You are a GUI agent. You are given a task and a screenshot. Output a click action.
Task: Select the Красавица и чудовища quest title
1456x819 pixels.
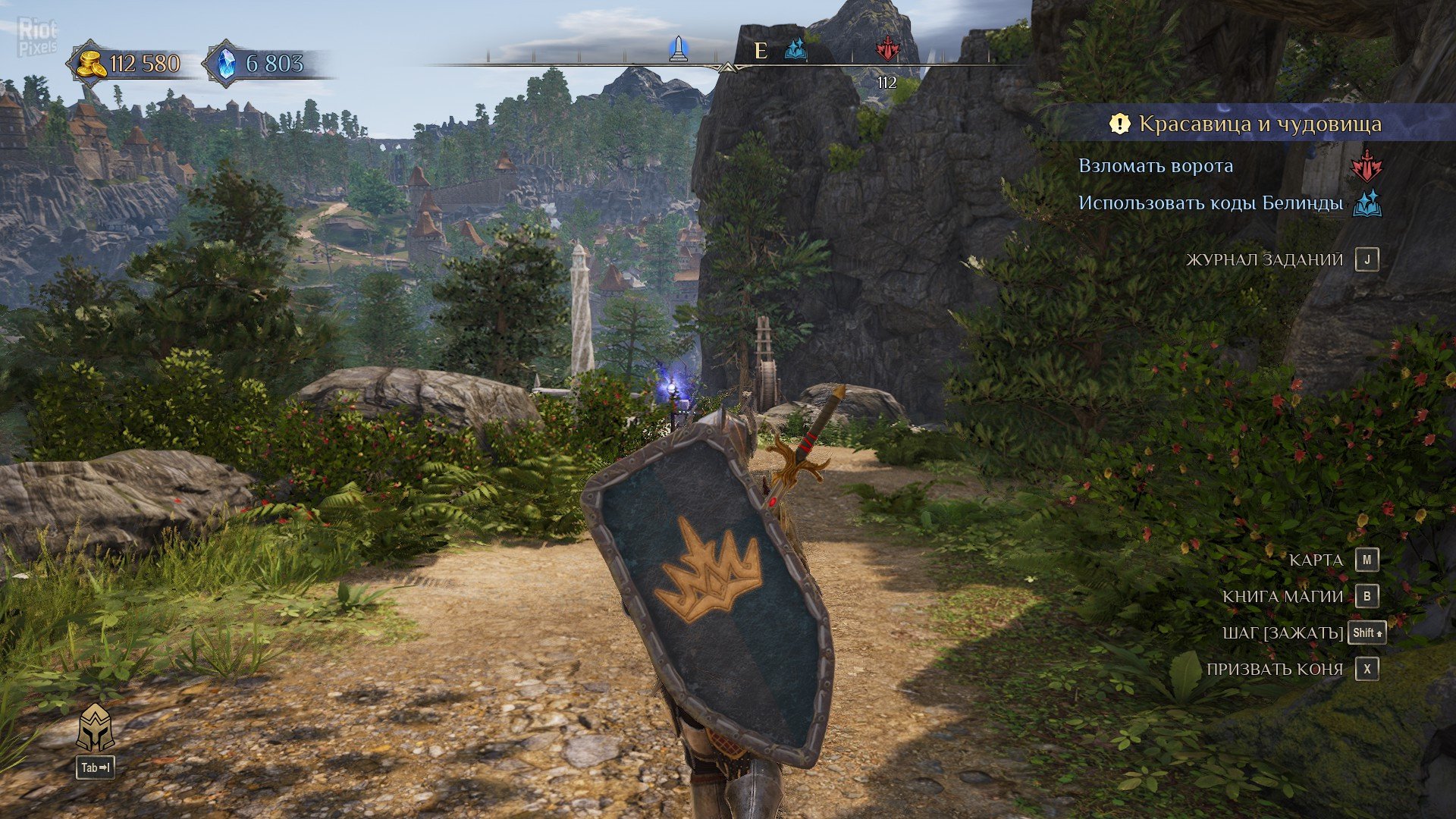click(x=1260, y=124)
